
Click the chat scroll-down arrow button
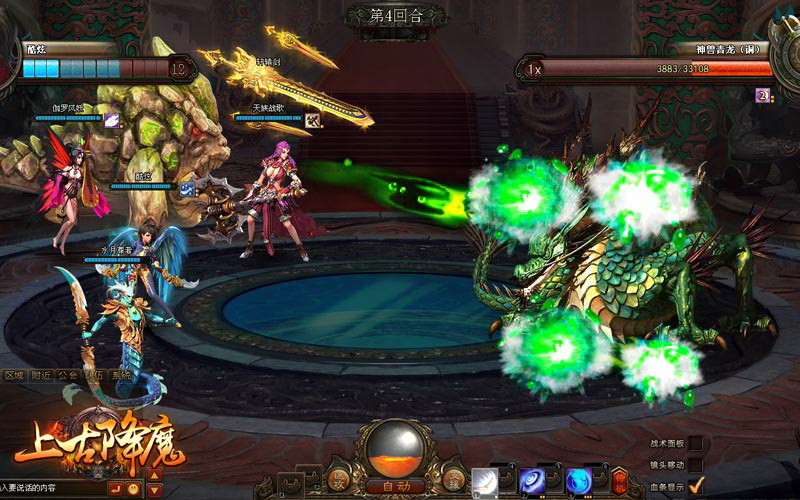(154, 490)
